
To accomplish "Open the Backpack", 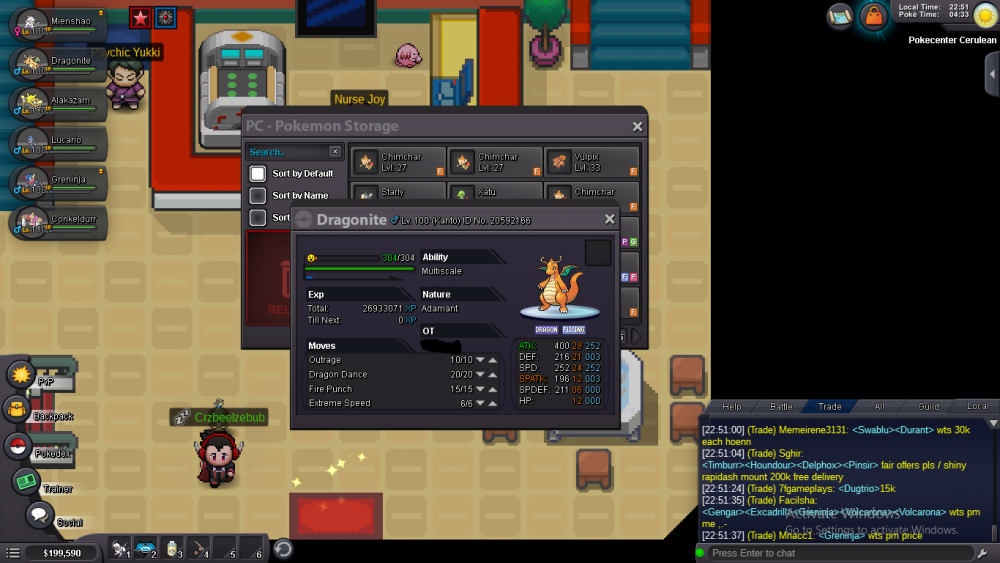I will tap(18, 409).
